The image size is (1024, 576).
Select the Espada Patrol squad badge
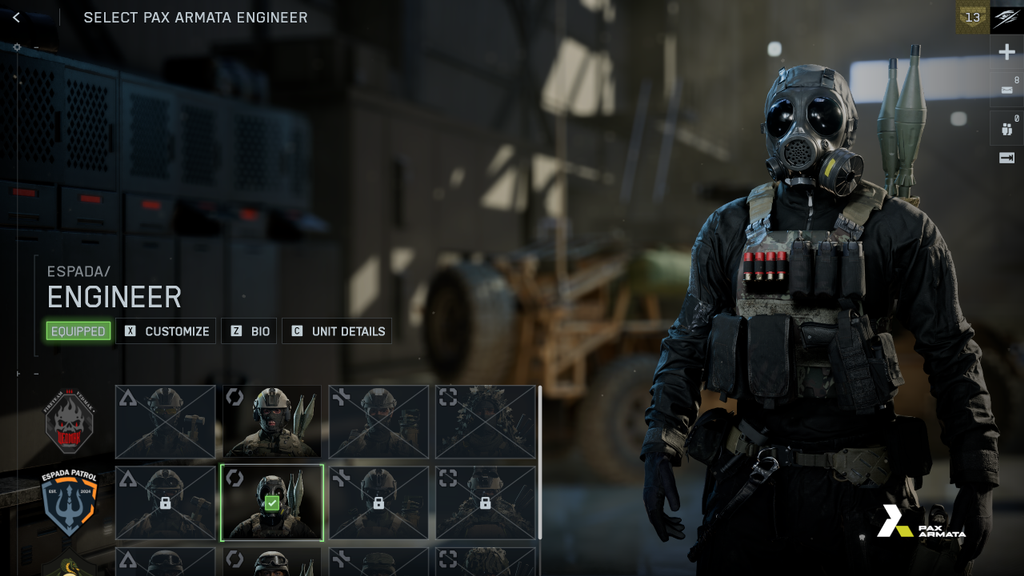[x=68, y=502]
